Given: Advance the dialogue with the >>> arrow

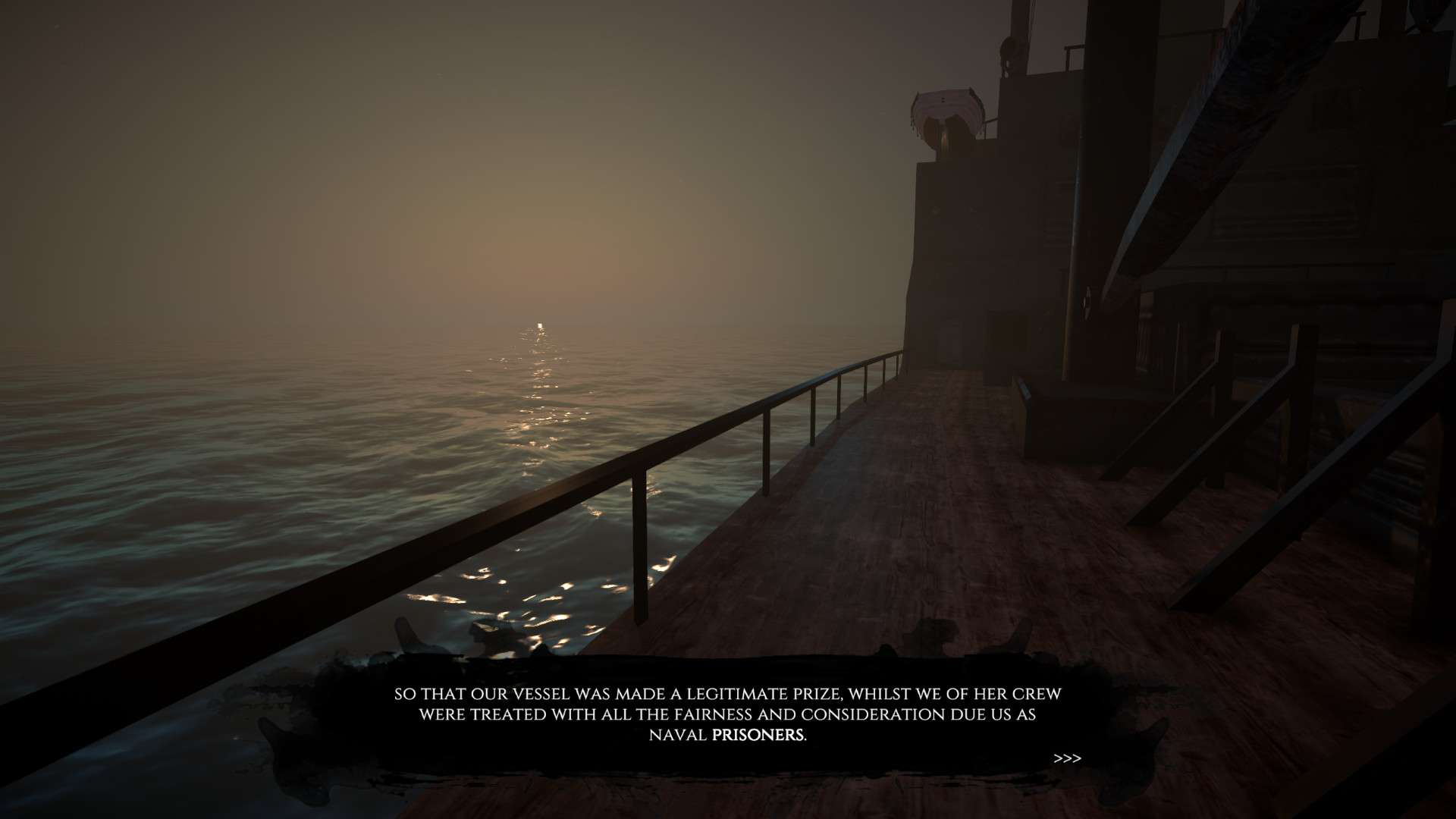Looking at the screenshot, I should [1067, 758].
